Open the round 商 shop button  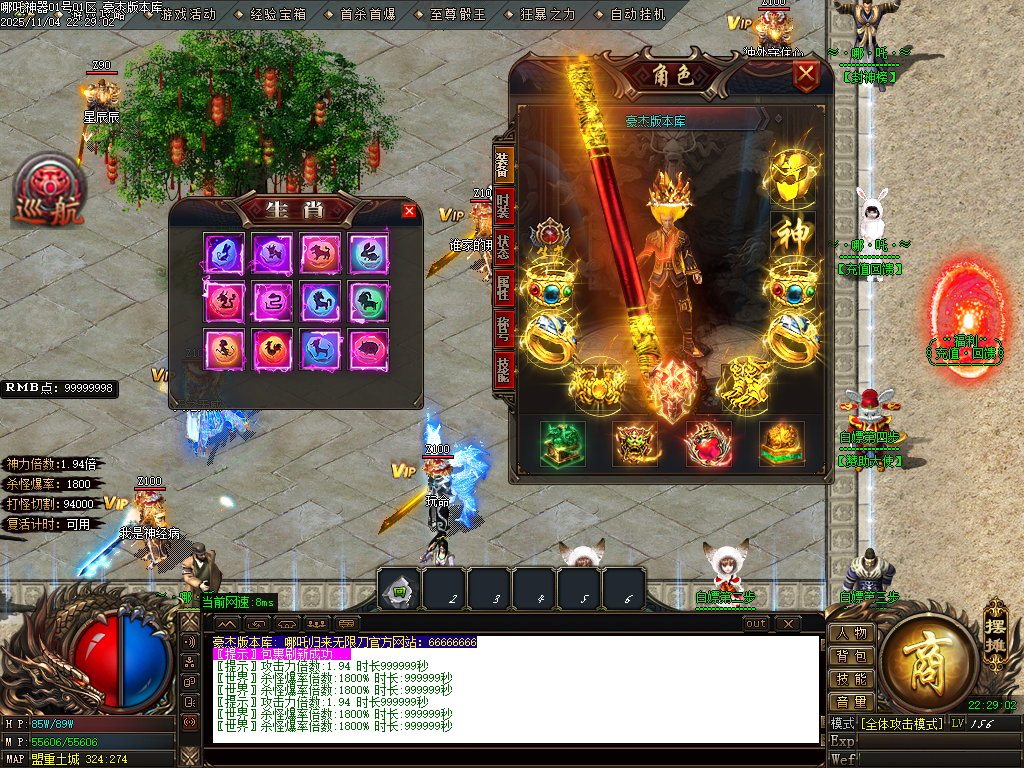pos(921,660)
